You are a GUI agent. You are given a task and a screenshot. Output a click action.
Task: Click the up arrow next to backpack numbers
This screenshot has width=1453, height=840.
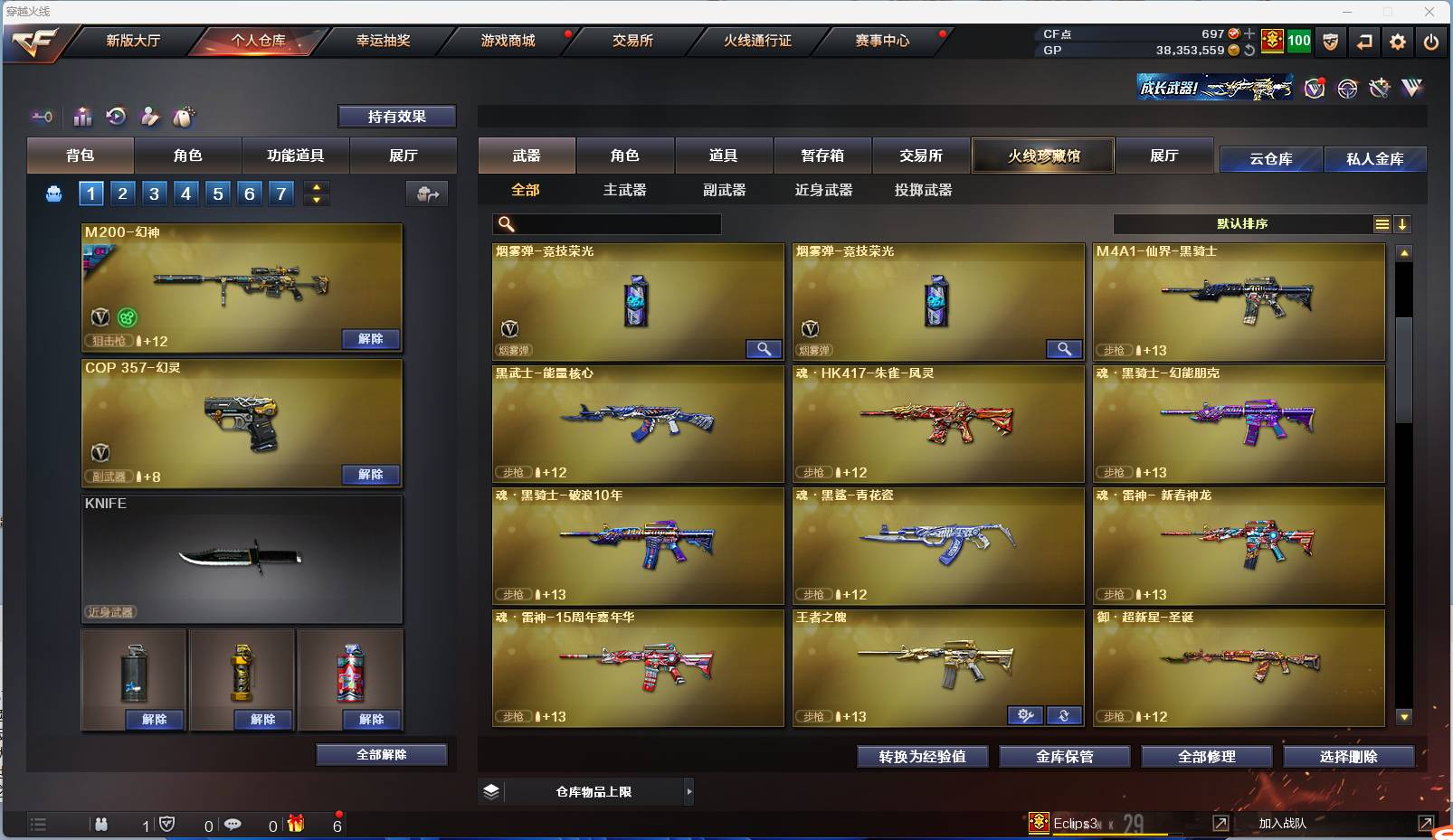316,186
